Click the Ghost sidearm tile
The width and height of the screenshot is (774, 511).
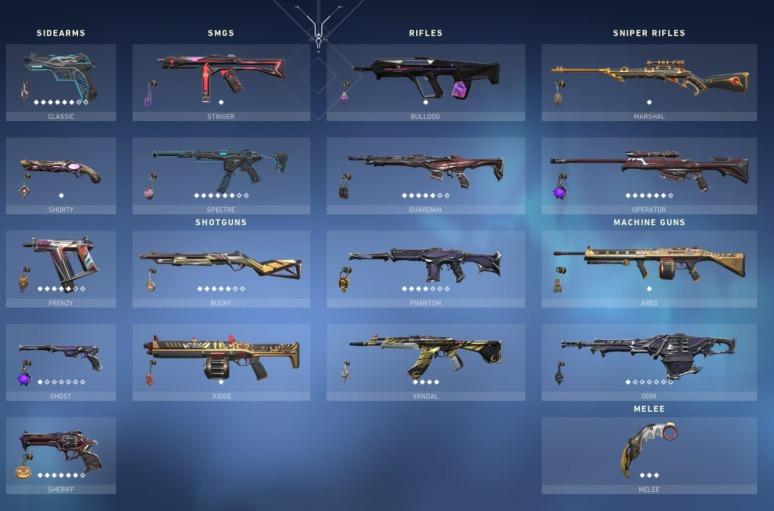tap(61, 361)
